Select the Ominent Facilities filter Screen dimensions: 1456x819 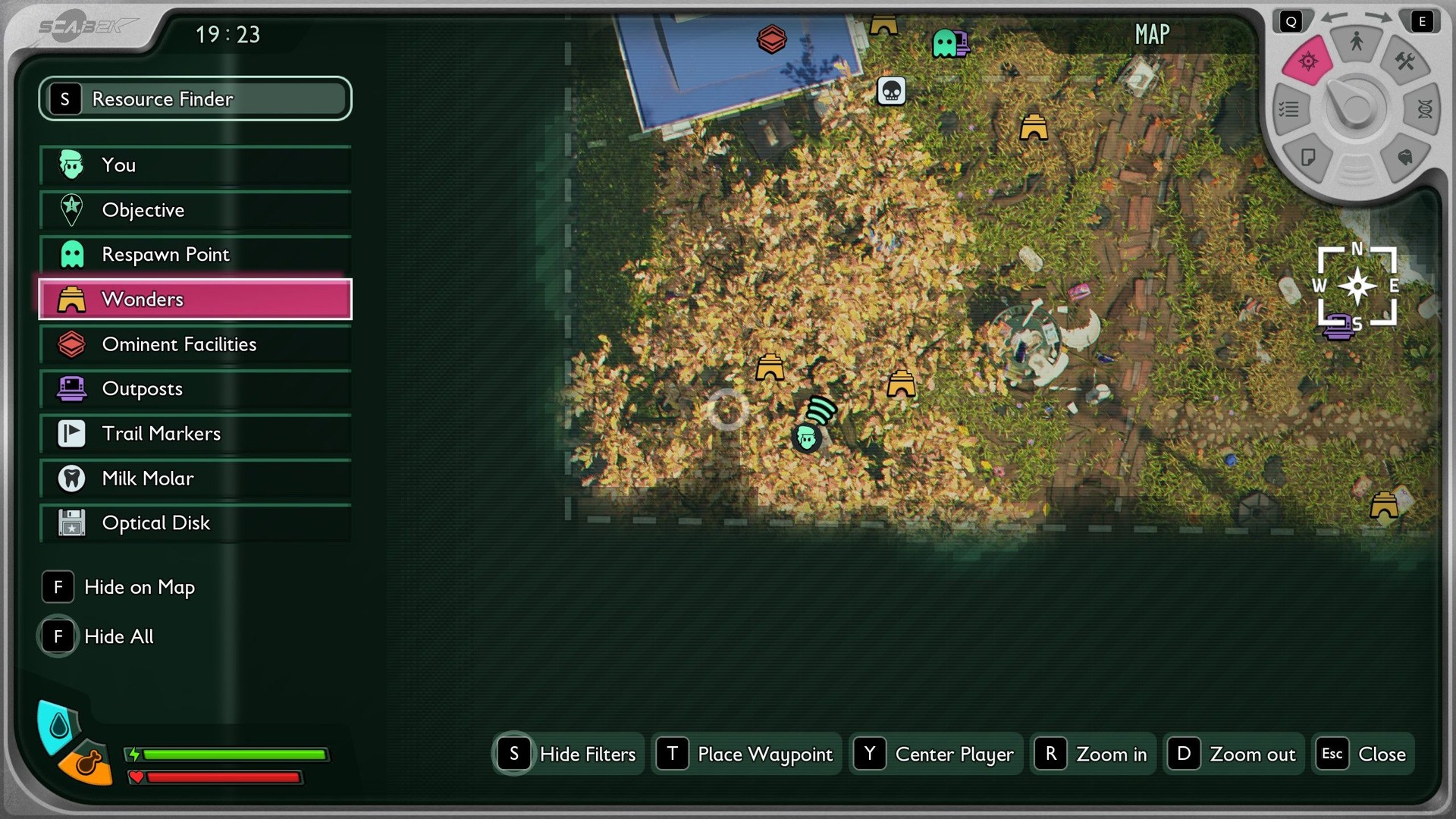click(x=195, y=344)
